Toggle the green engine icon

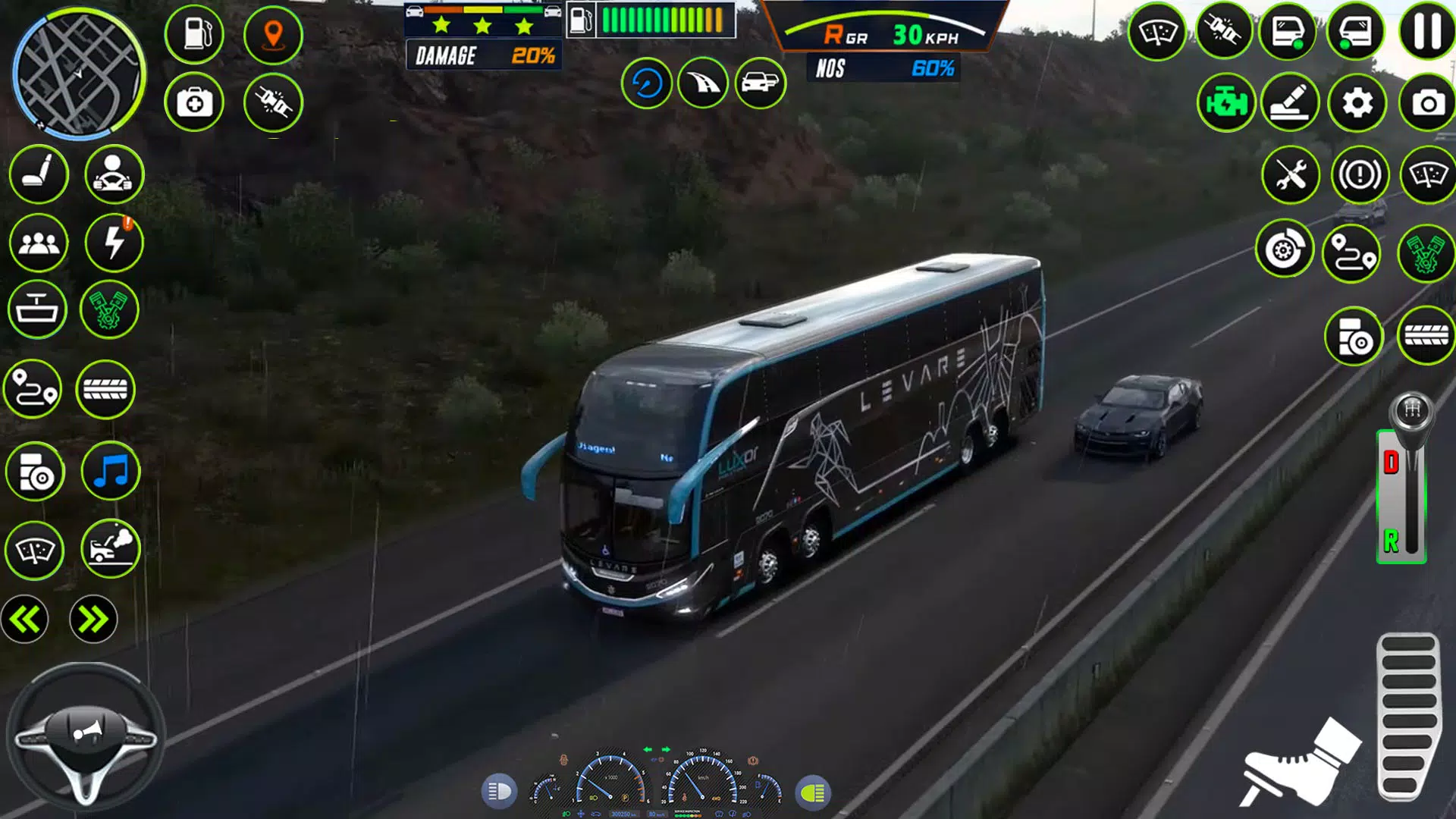(1225, 102)
